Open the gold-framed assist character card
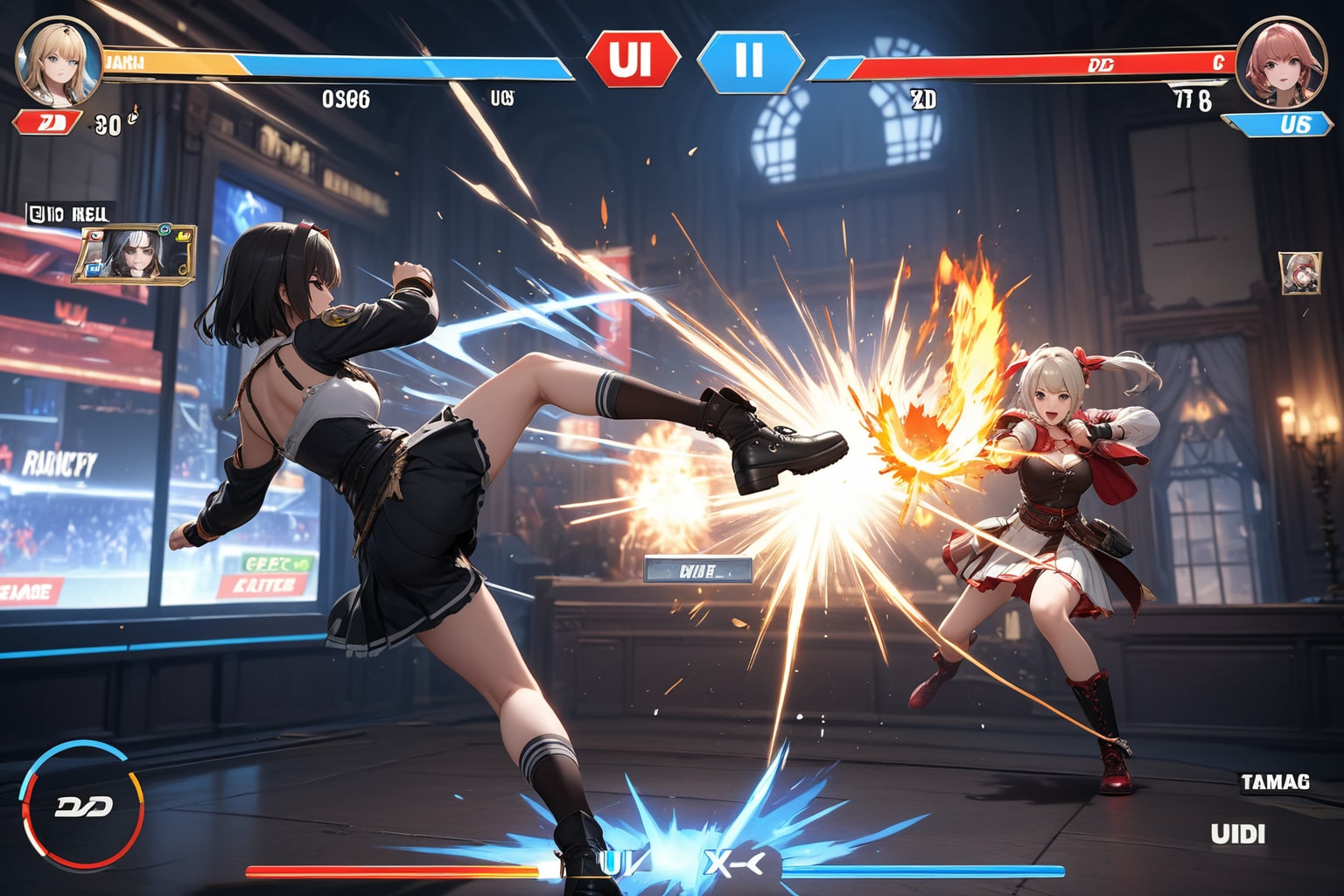This screenshot has width=1344, height=896. (133, 254)
